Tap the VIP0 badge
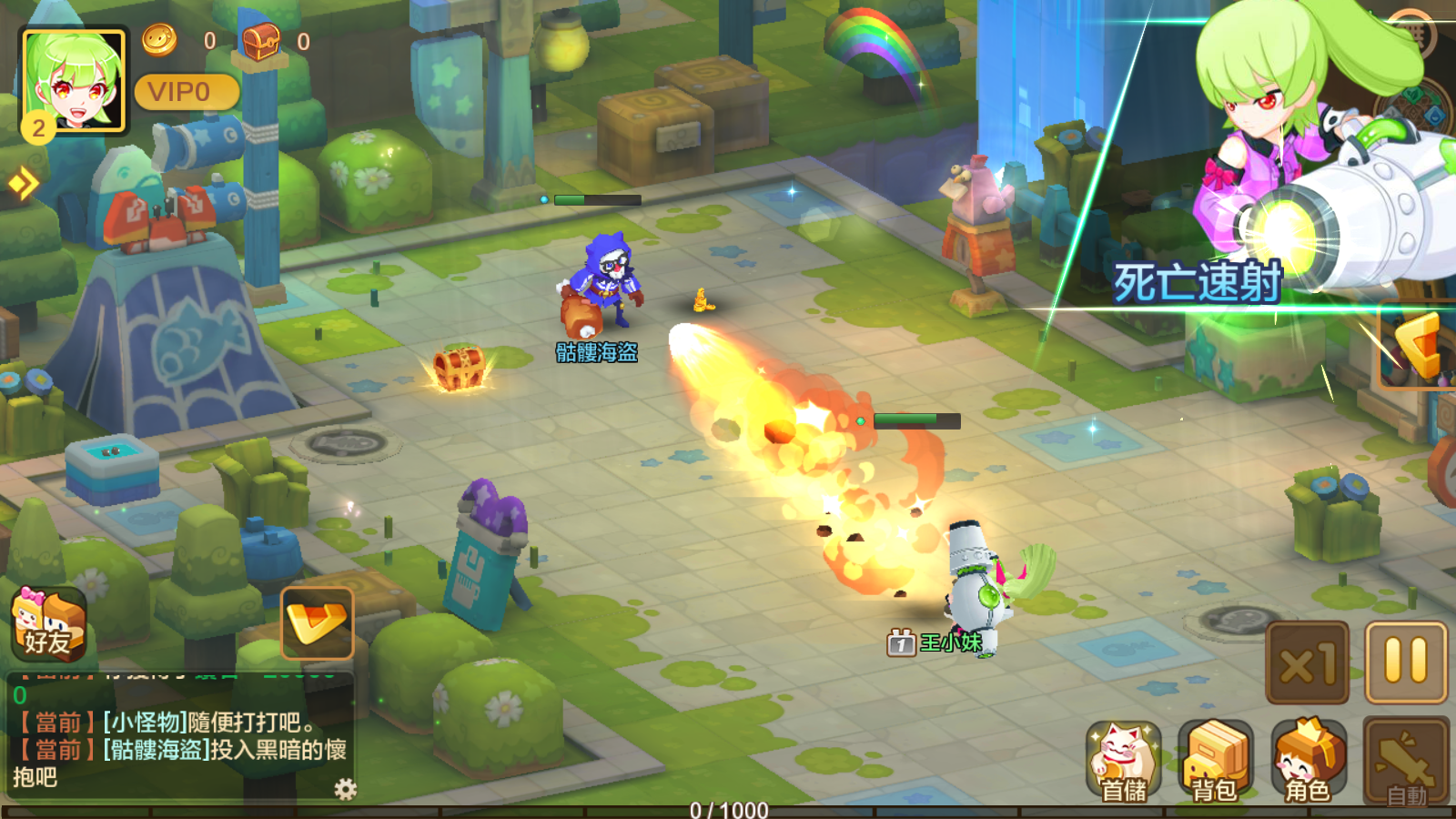1456x819 pixels. click(186, 92)
